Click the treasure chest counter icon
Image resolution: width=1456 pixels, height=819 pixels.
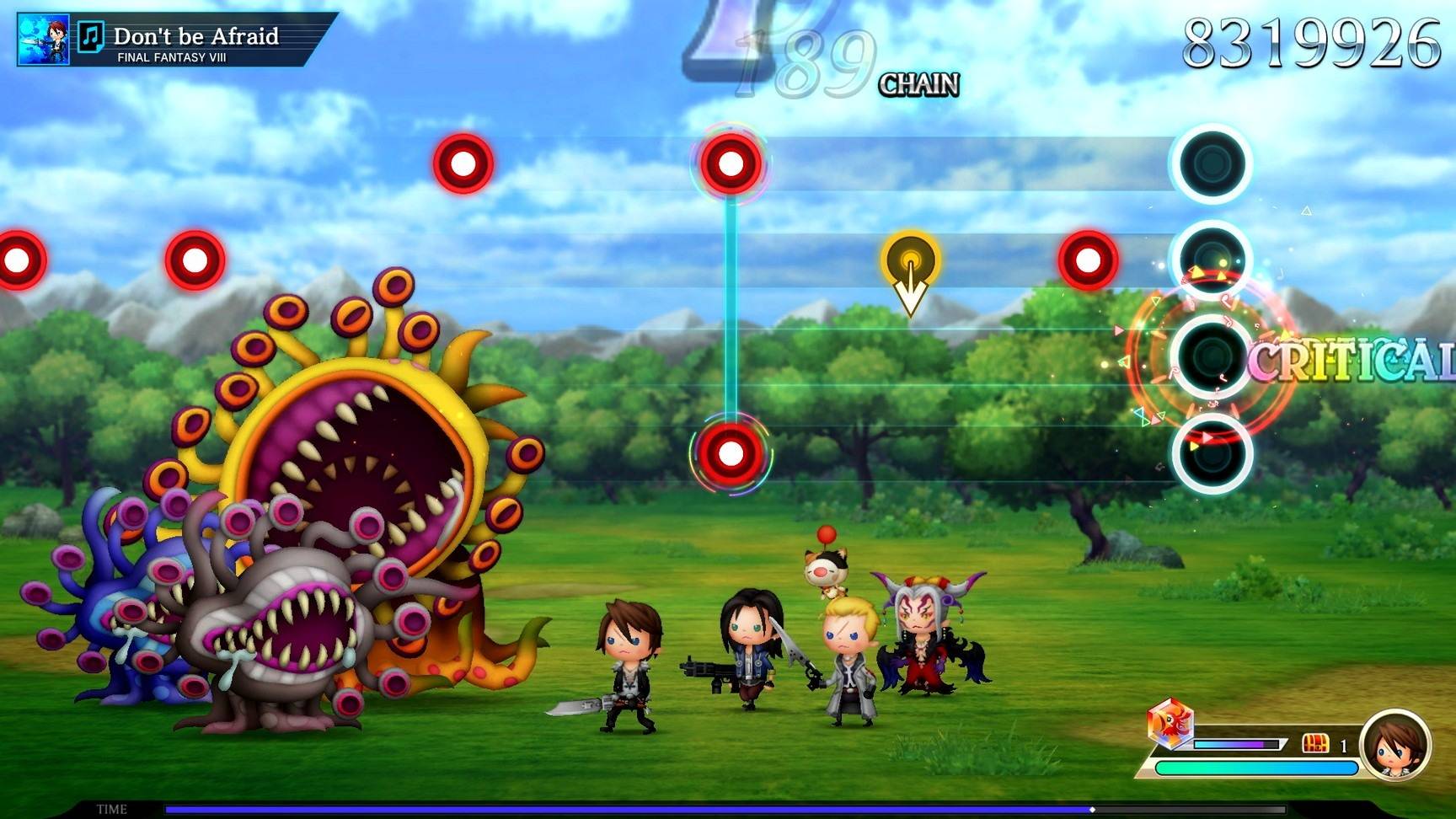coord(1314,743)
